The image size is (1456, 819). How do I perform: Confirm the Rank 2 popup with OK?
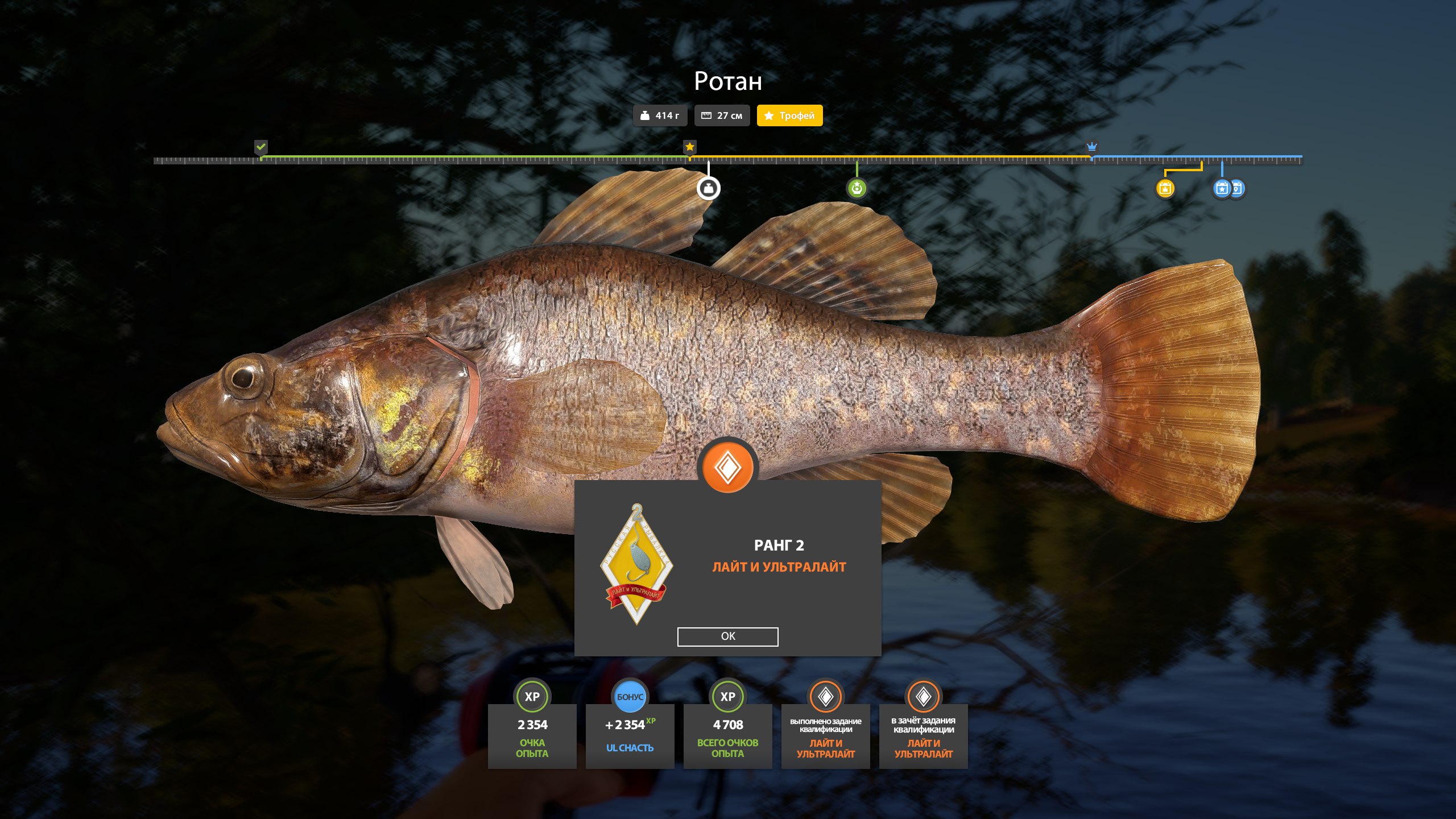point(727,636)
